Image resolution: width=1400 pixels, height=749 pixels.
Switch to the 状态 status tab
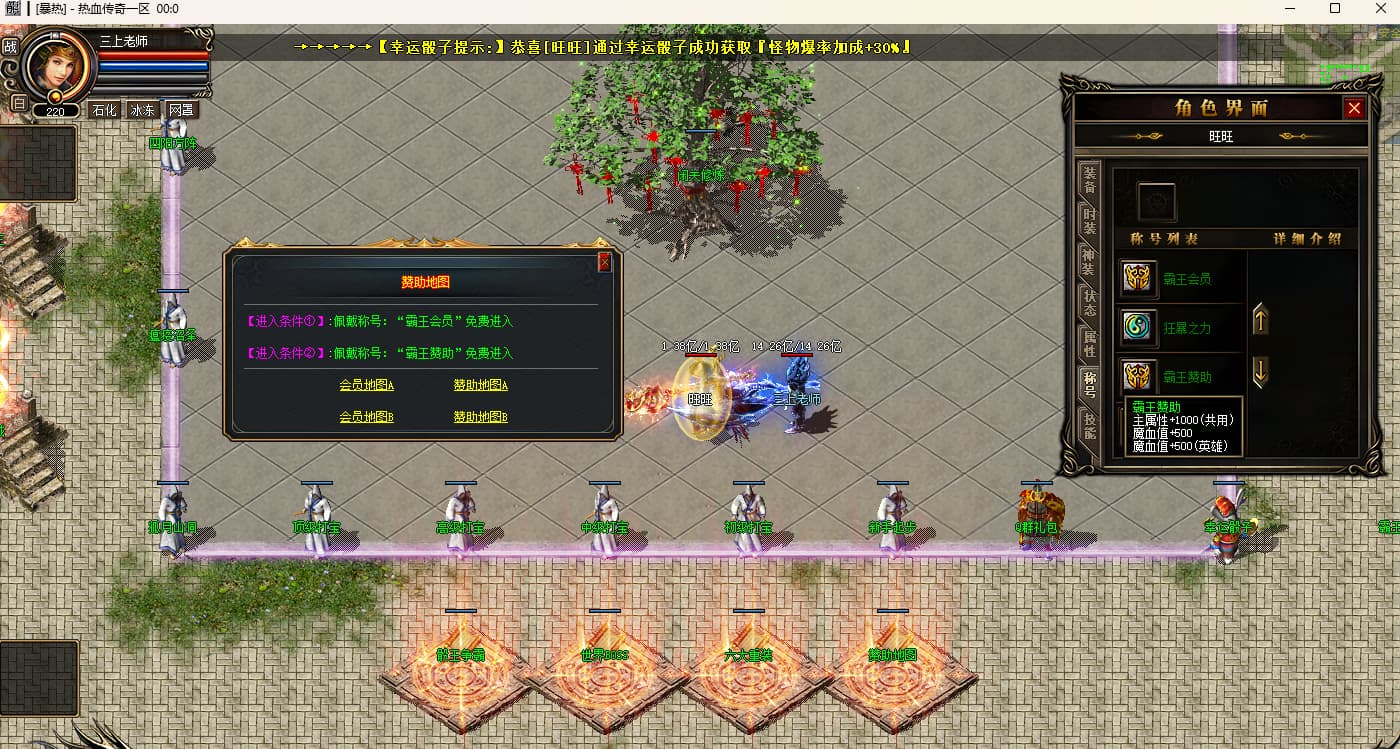coord(1089,303)
